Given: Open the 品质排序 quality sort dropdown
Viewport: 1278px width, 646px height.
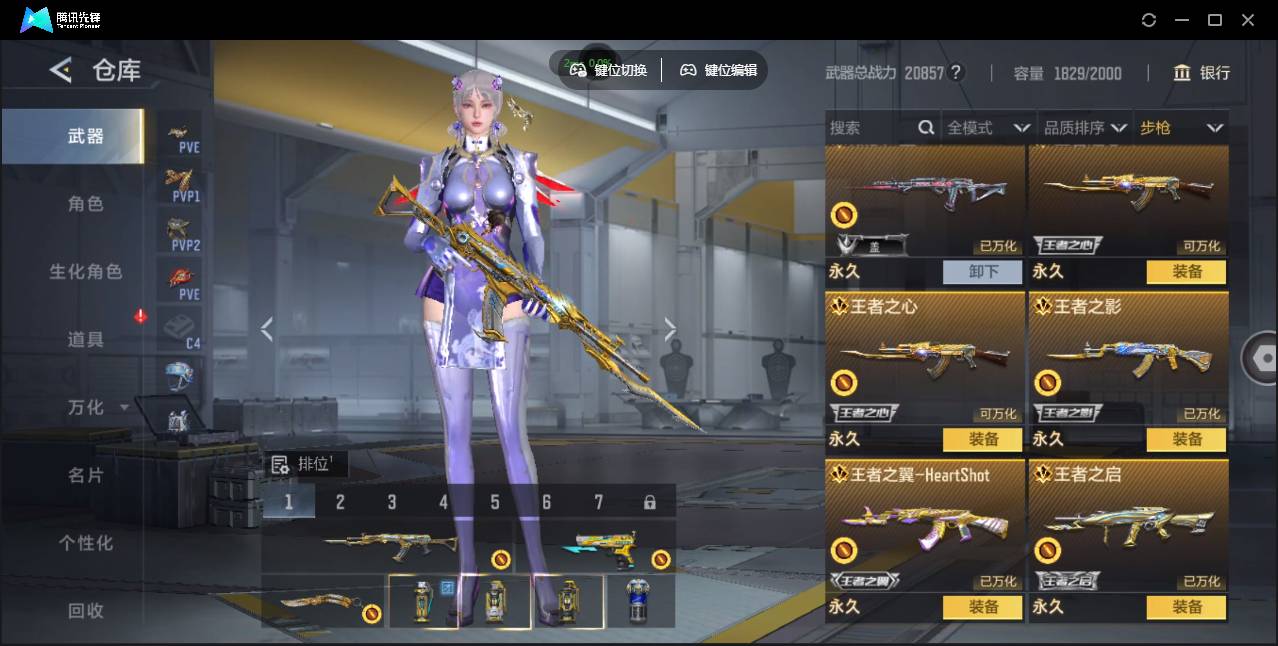Looking at the screenshot, I should point(1084,128).
